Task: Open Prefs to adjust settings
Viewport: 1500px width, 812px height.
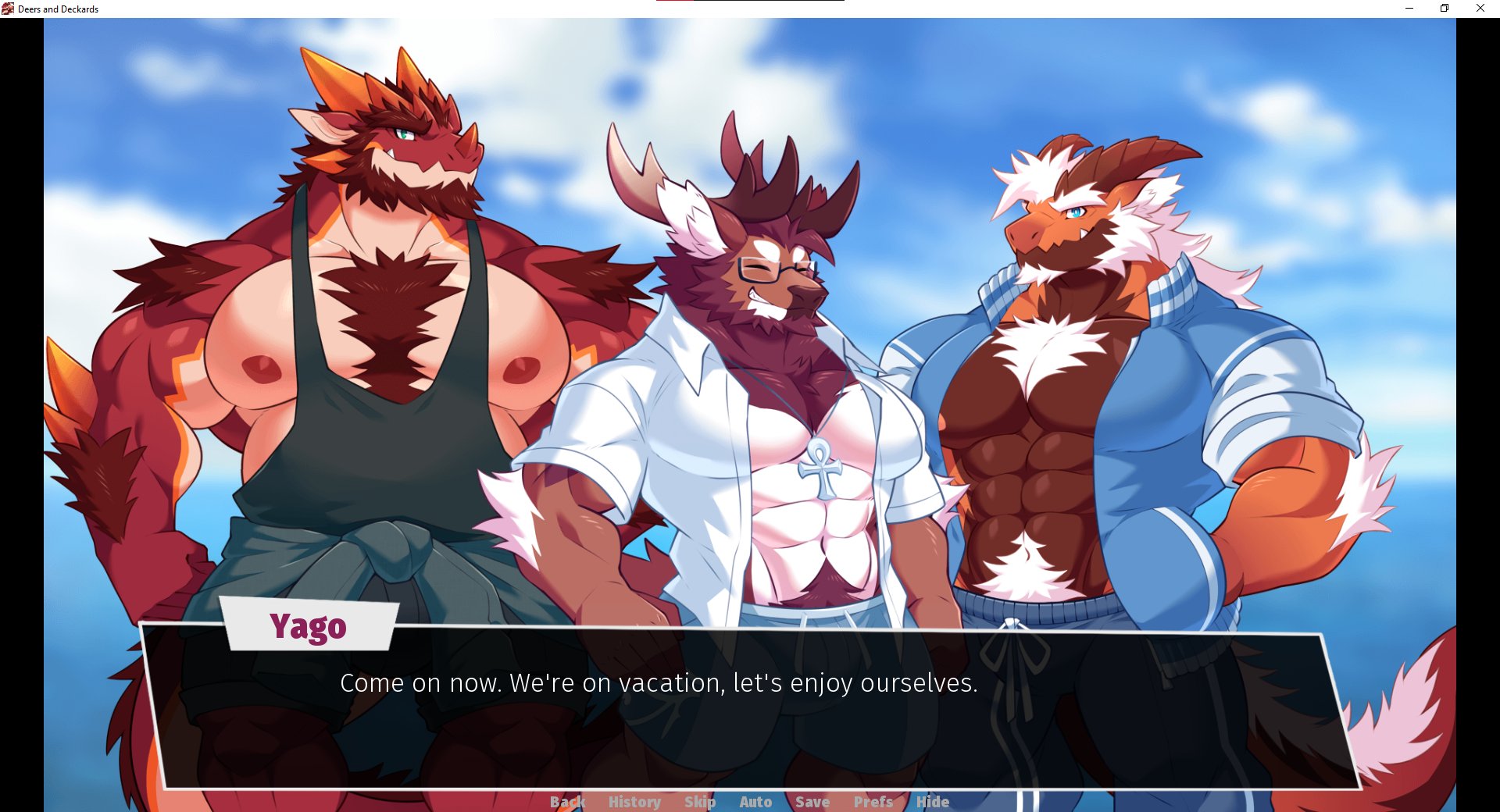Action: 872,802
